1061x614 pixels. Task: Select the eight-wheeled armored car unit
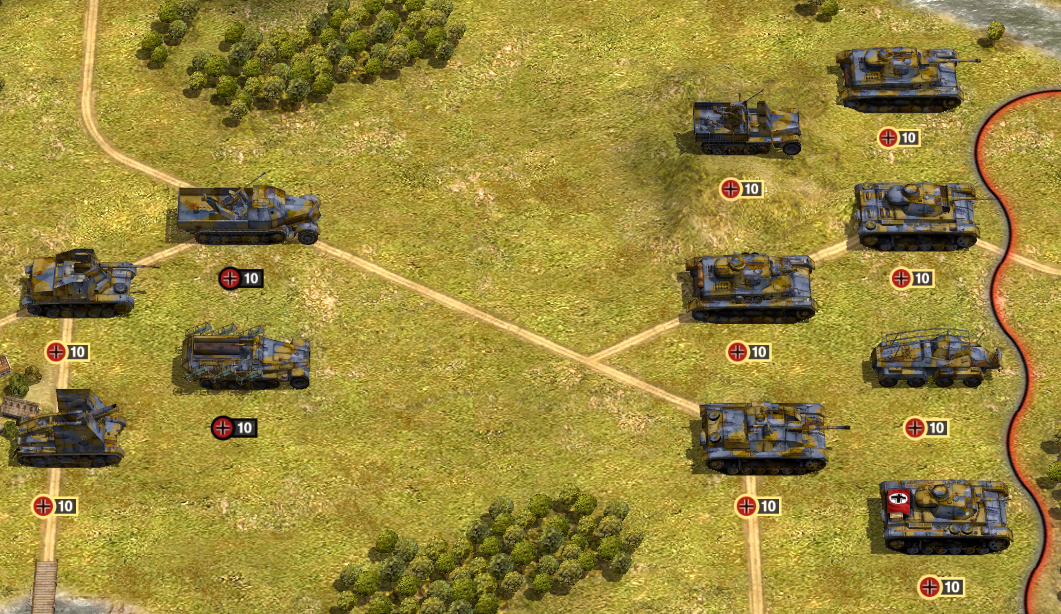pyautogui.click(x=935, y=360)
